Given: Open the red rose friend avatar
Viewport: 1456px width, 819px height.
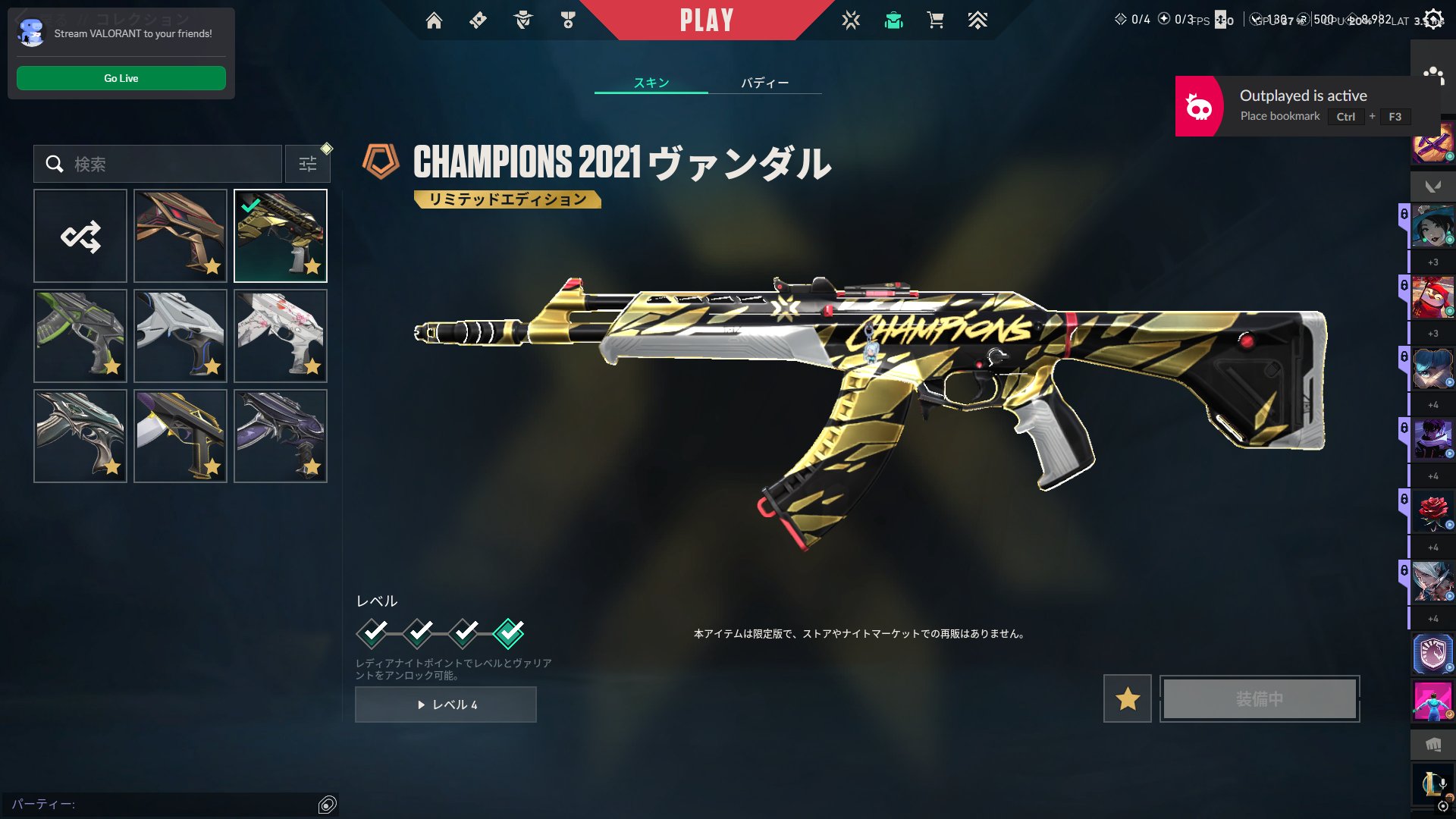Looking at the screenshot, I should tap(1432, 511).
